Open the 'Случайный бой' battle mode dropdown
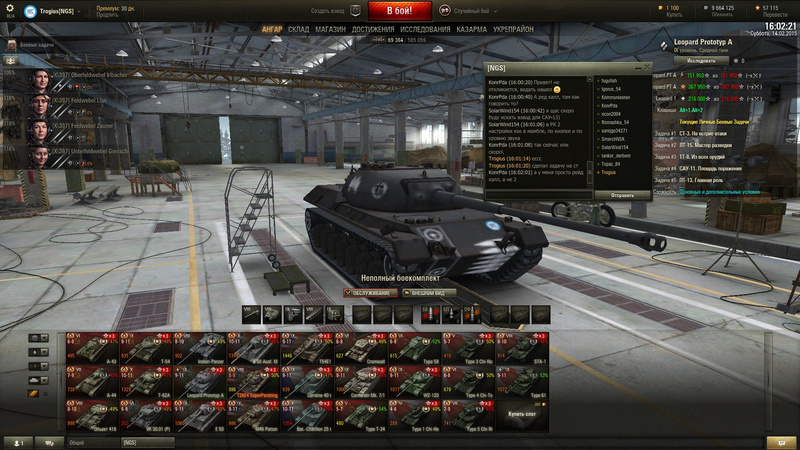Image resolution: width=800 pixels, height=450 pixels. (x=474, y=10)
